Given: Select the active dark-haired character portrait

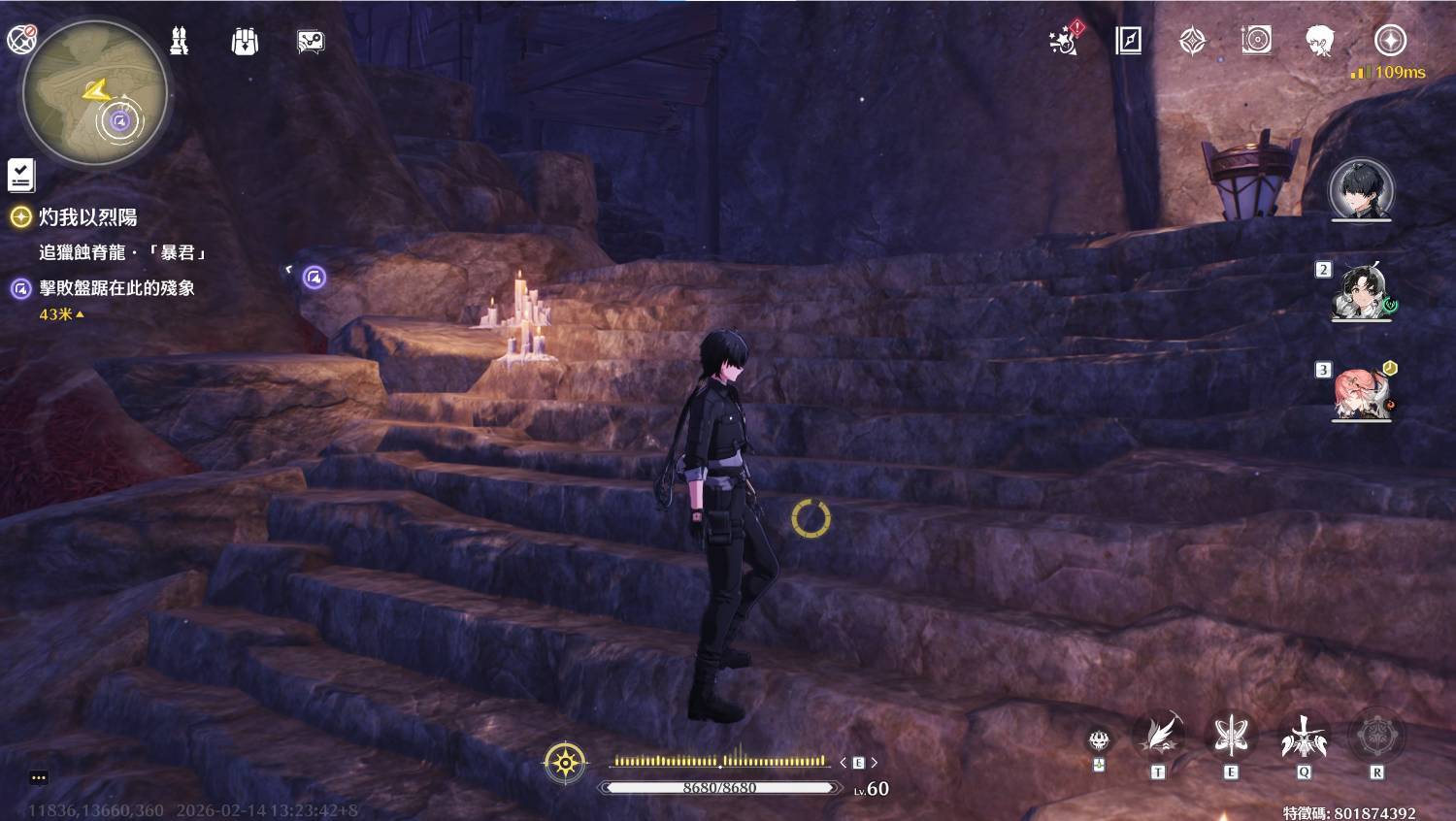Looking at the screenshot, I should click(1361, 188).
